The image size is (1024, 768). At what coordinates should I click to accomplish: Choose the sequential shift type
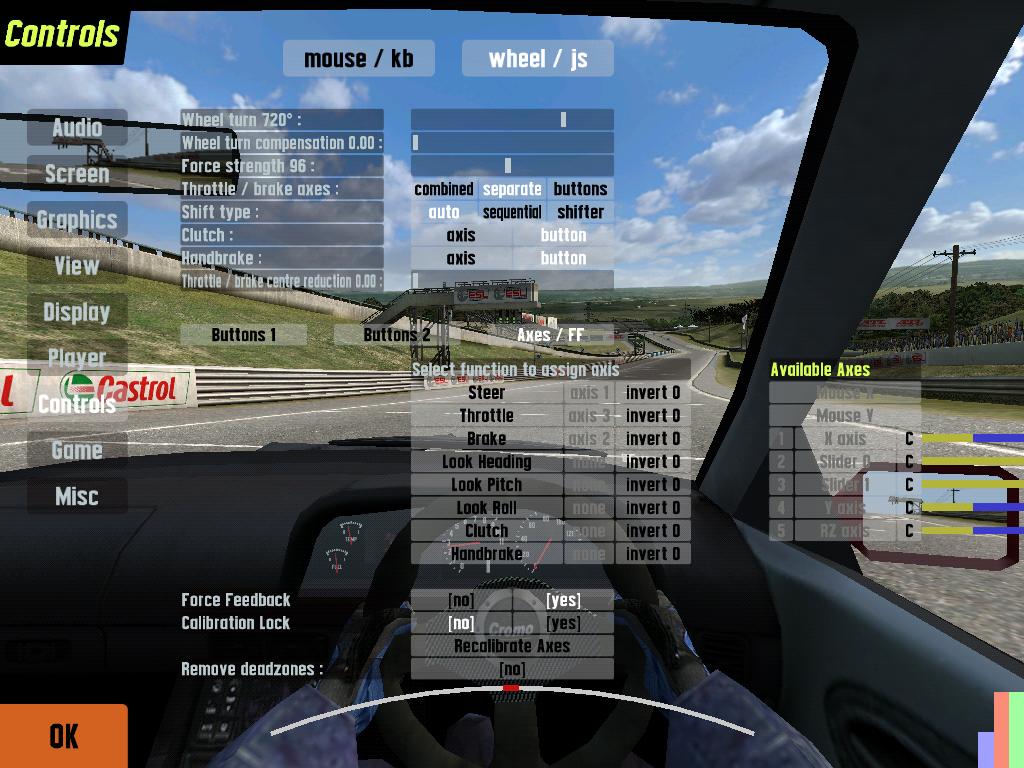tap(512, 212)
